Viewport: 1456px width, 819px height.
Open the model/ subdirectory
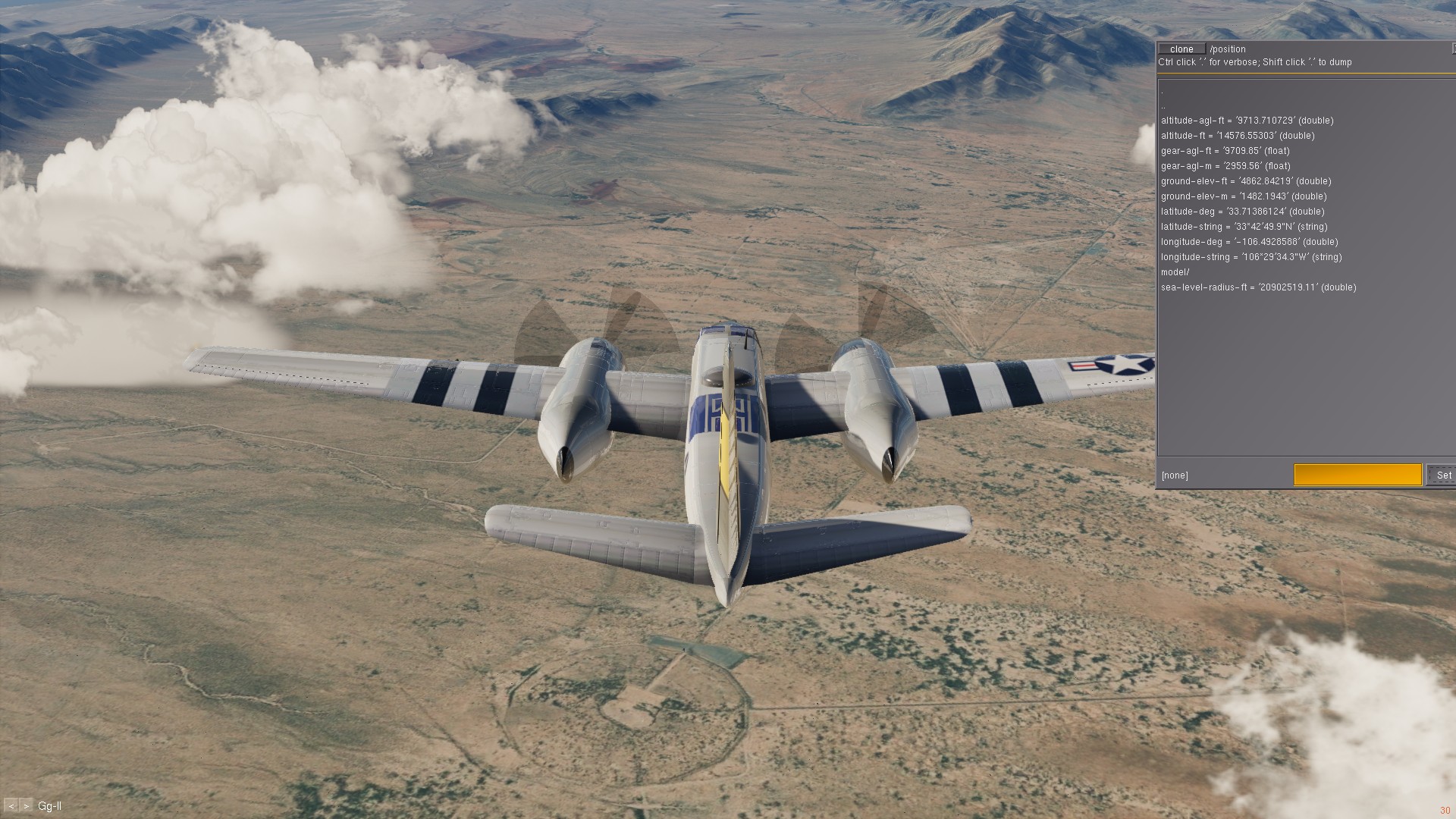[x=1175, y=272]
